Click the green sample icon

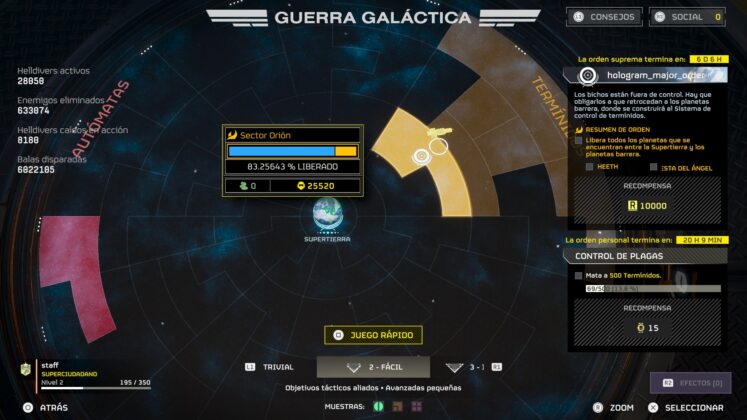[379, 406]
